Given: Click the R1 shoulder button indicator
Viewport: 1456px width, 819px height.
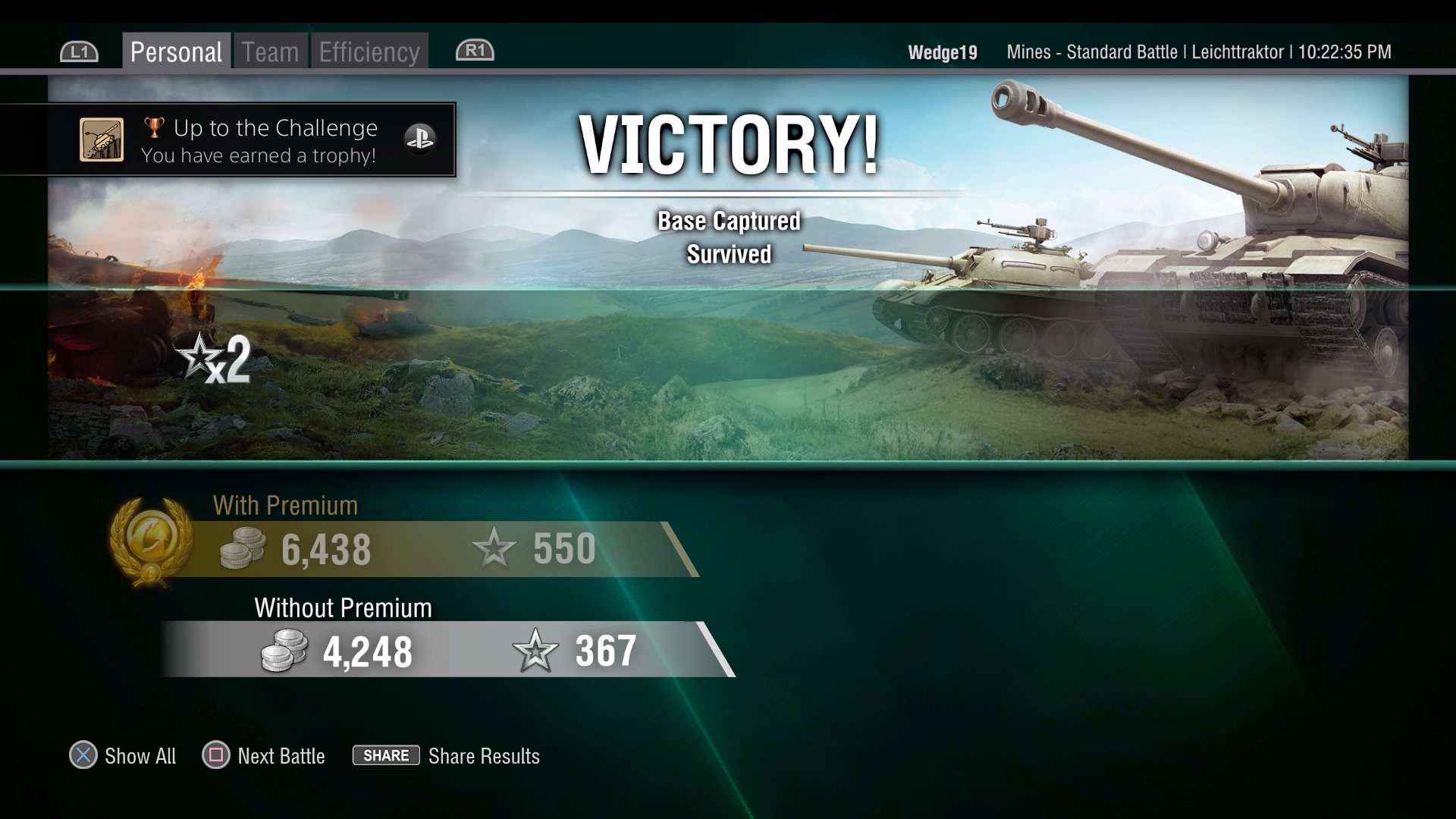Looking at the screenshot, I should [x=474, y=51].
